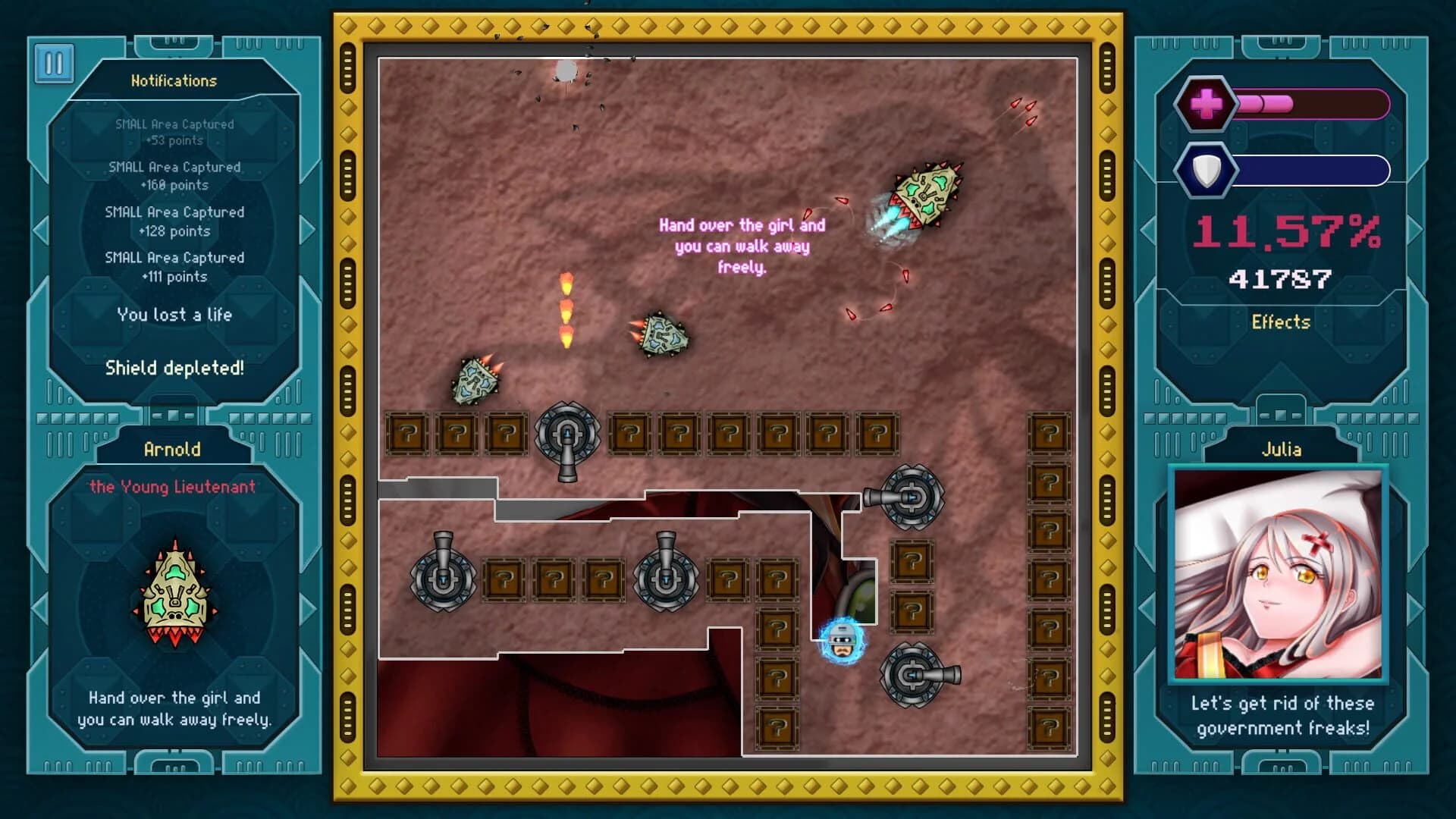This screenshot has width=1456, height=819.
Task: Expand Julia's character panel
Action: [x=1282, y=449]
